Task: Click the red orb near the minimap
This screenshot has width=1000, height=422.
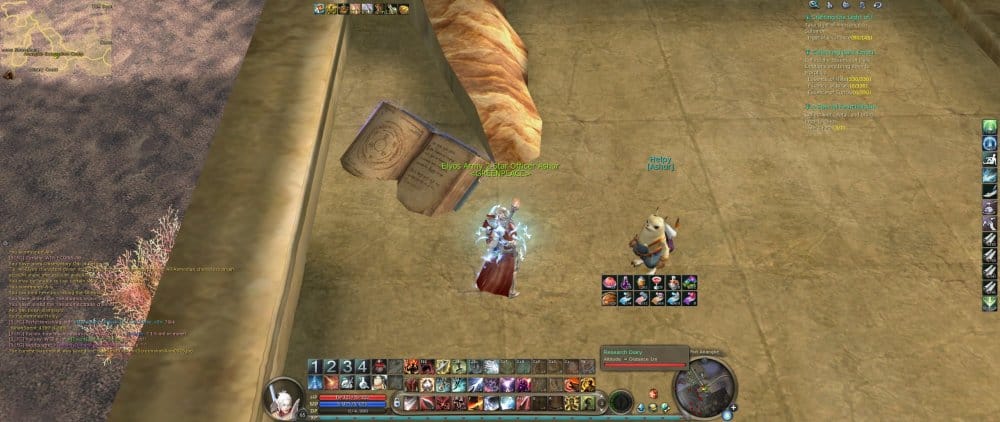Action: pos(653,393)
